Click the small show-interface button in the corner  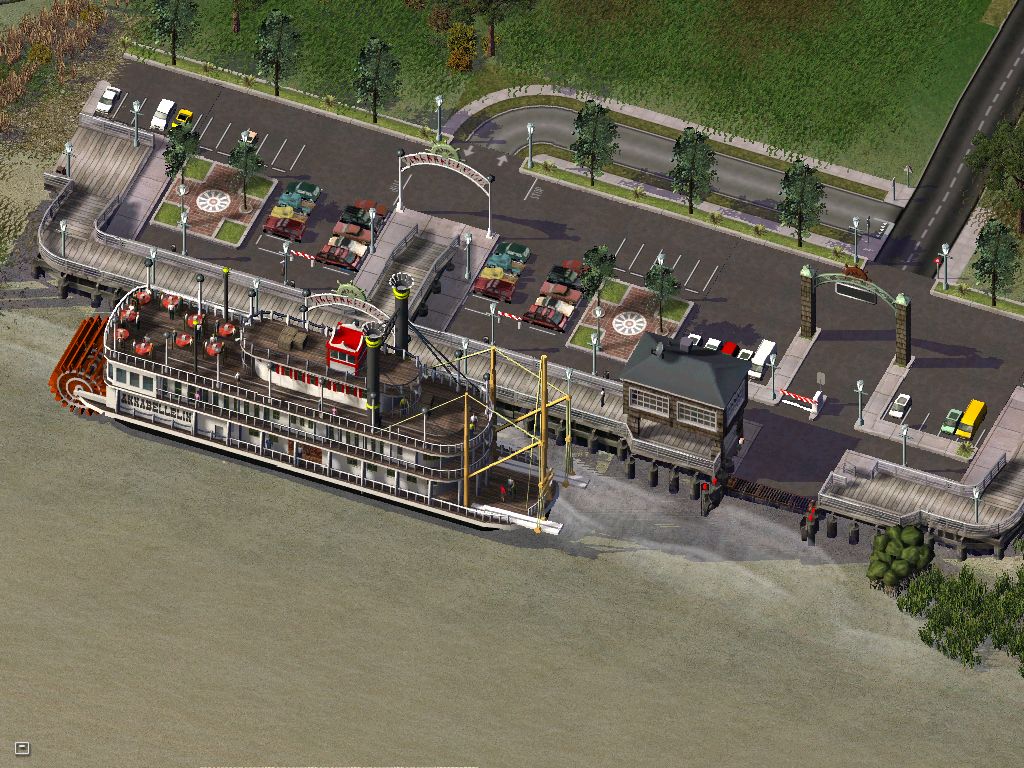pyautogui.click(x=22, y=747)
